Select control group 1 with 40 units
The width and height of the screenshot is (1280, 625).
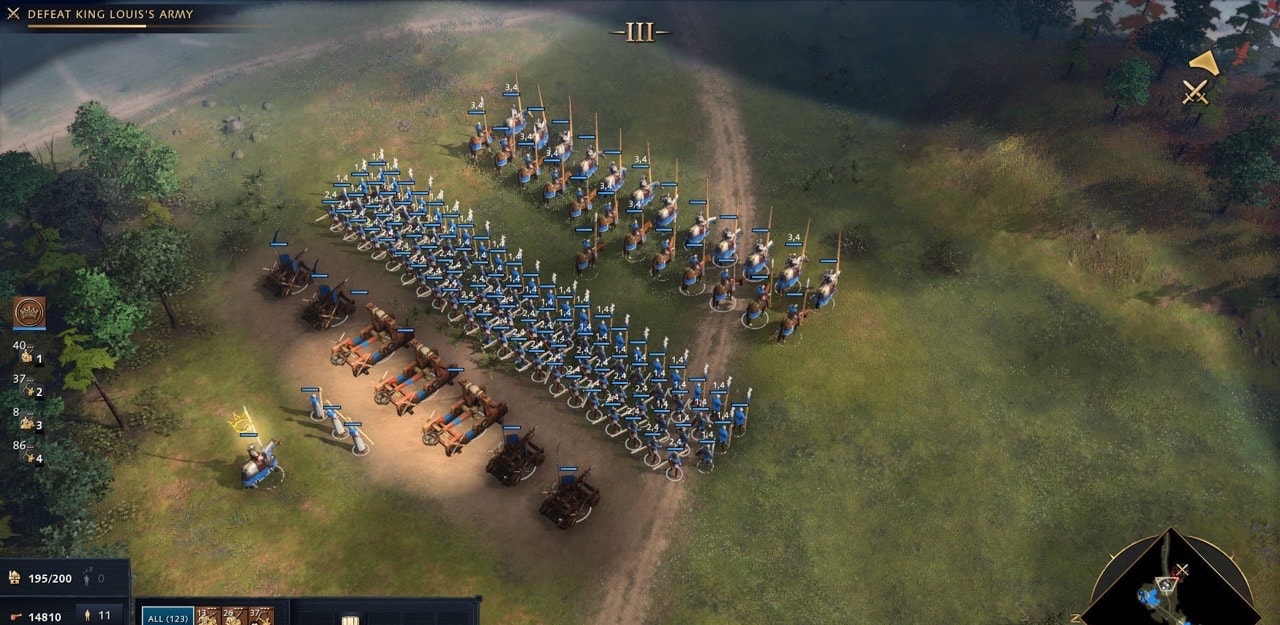(28, 353)
